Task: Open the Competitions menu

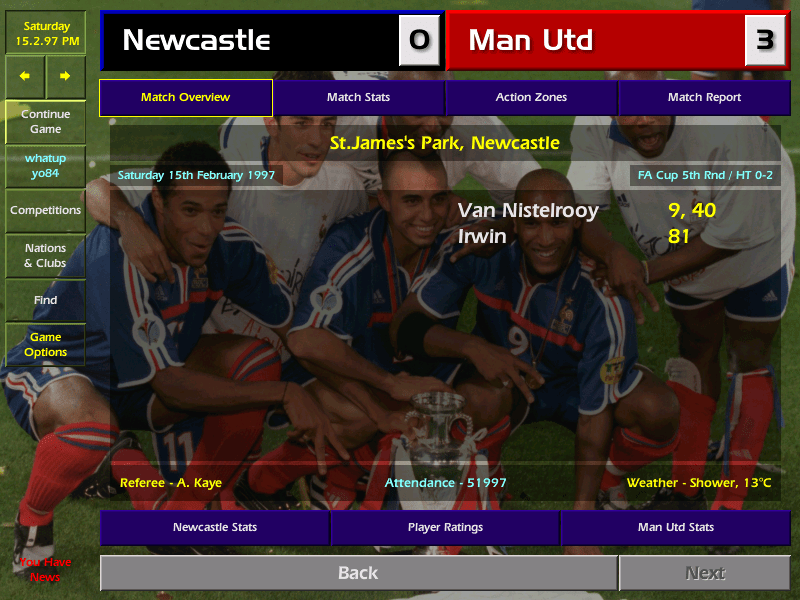Action: pyautogui.click(x=45, y=211)
